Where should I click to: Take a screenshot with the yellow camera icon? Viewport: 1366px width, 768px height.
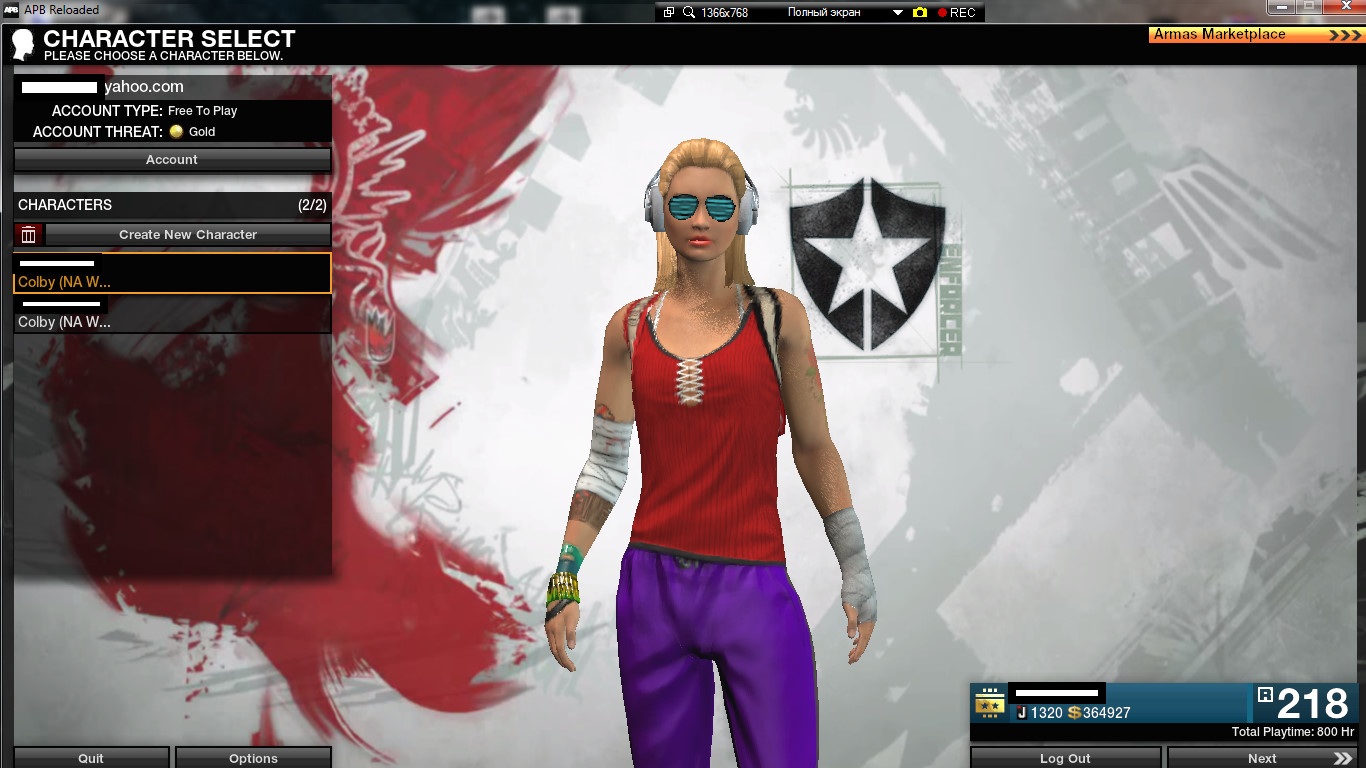[x=920, y=13]
